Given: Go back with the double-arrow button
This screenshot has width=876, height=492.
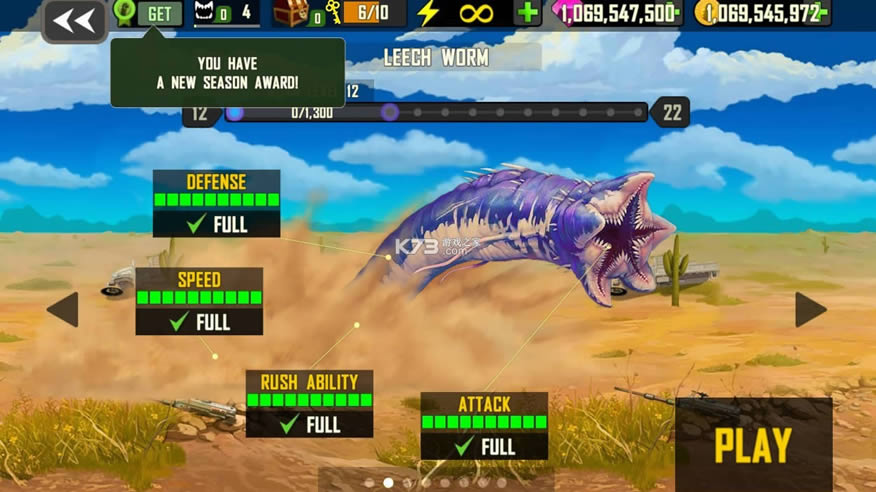Looking at the screenshot, I should 75,20.
